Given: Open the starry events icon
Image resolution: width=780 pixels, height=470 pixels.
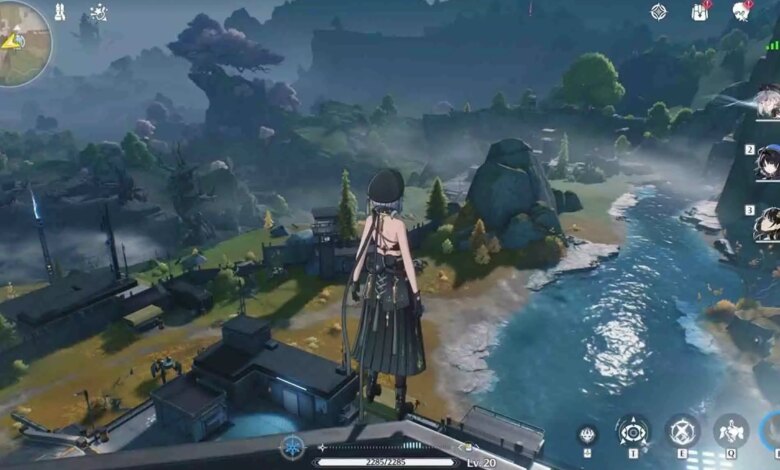Looking at the screenshot, I should tap(98, 13).
